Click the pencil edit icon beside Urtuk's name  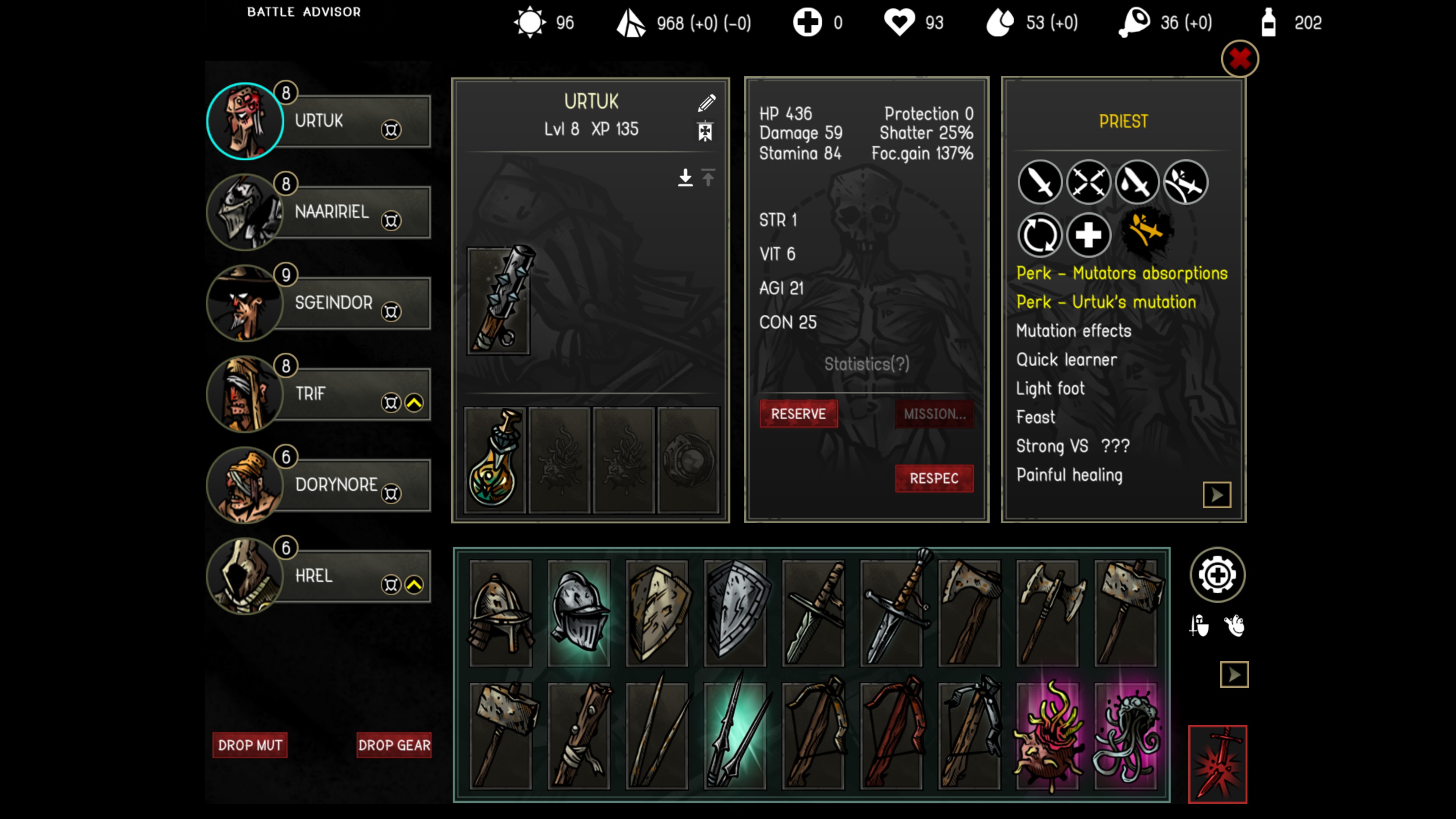click(x=707, y=103)
